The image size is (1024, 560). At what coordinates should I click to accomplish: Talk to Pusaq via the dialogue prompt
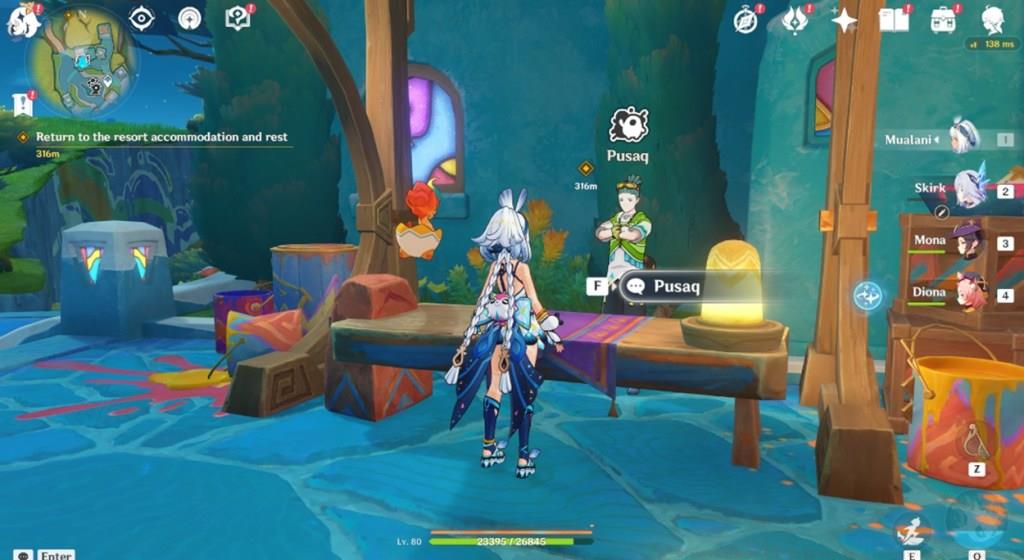(x=676, y=287)
